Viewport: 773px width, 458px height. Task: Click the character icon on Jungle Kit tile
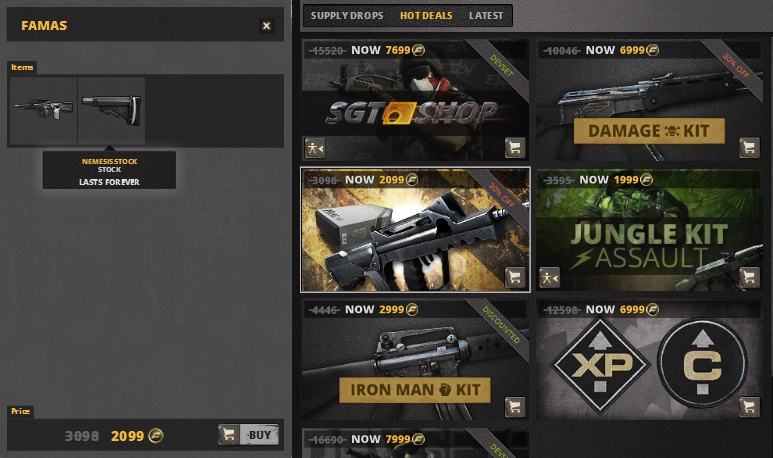[549, 277]
